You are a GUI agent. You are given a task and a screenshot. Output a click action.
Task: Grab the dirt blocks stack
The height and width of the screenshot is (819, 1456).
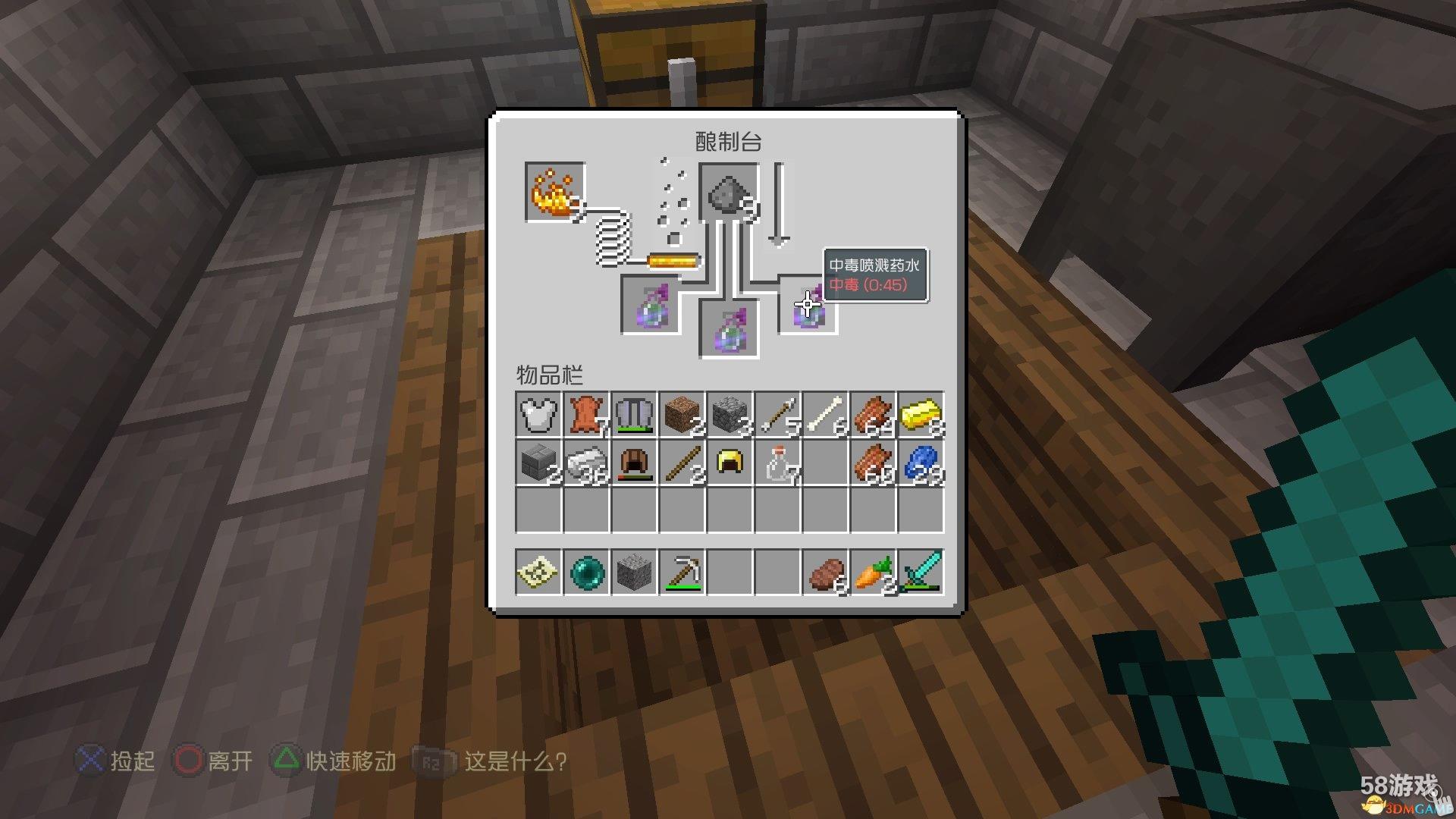tap(682, 415)
